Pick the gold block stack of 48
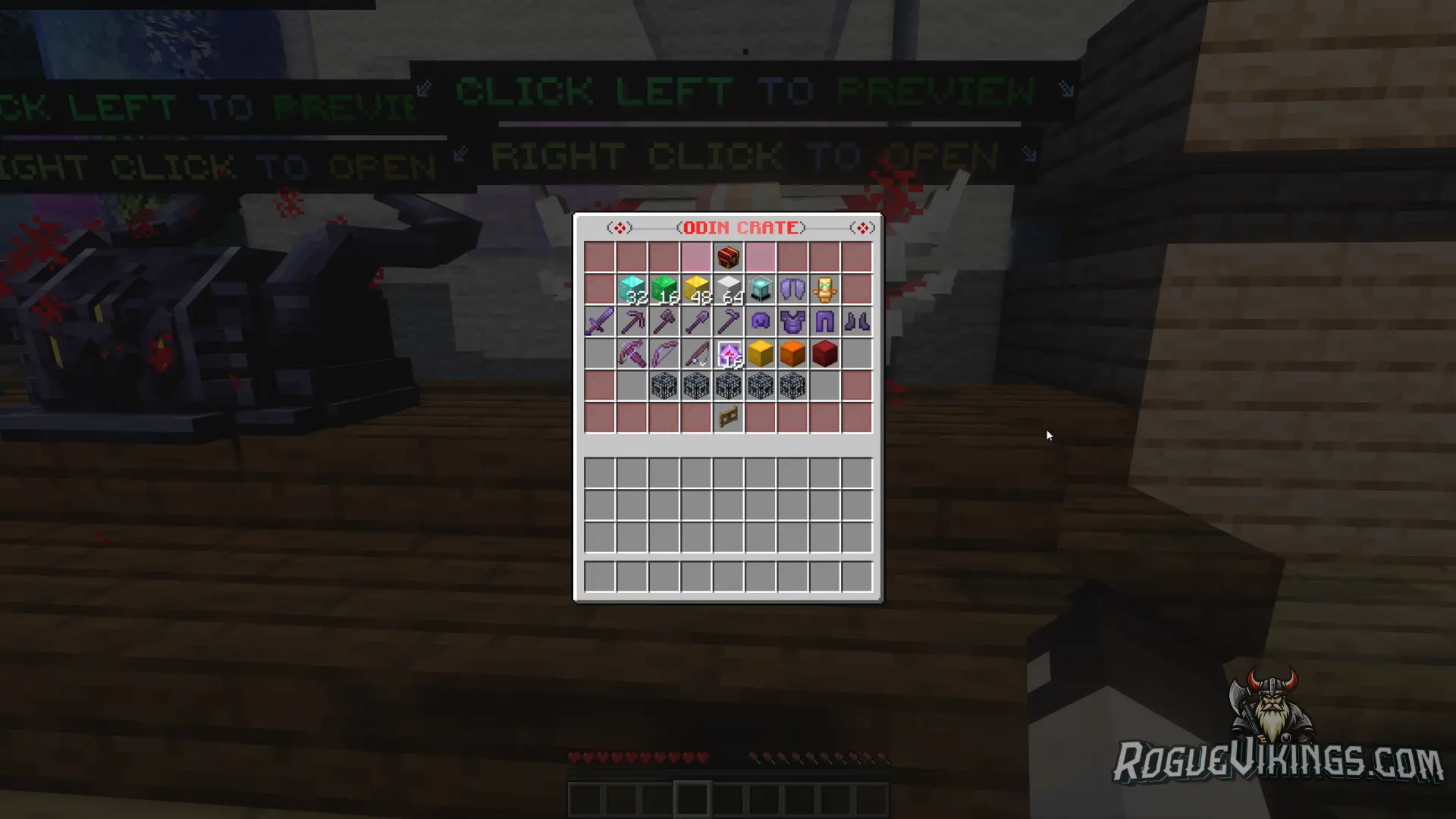 [697, 288]
